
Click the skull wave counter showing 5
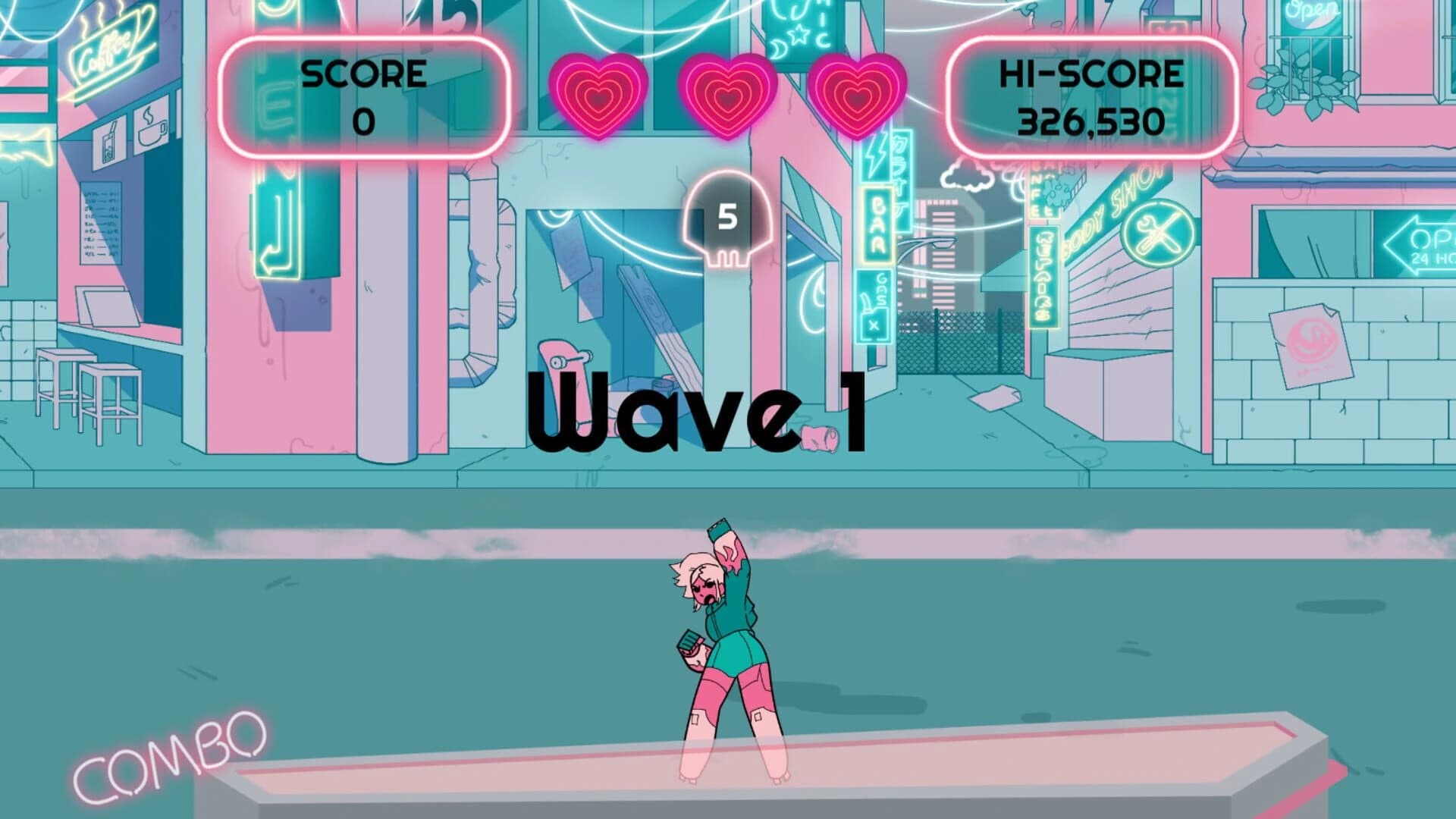tap(726, 220)
